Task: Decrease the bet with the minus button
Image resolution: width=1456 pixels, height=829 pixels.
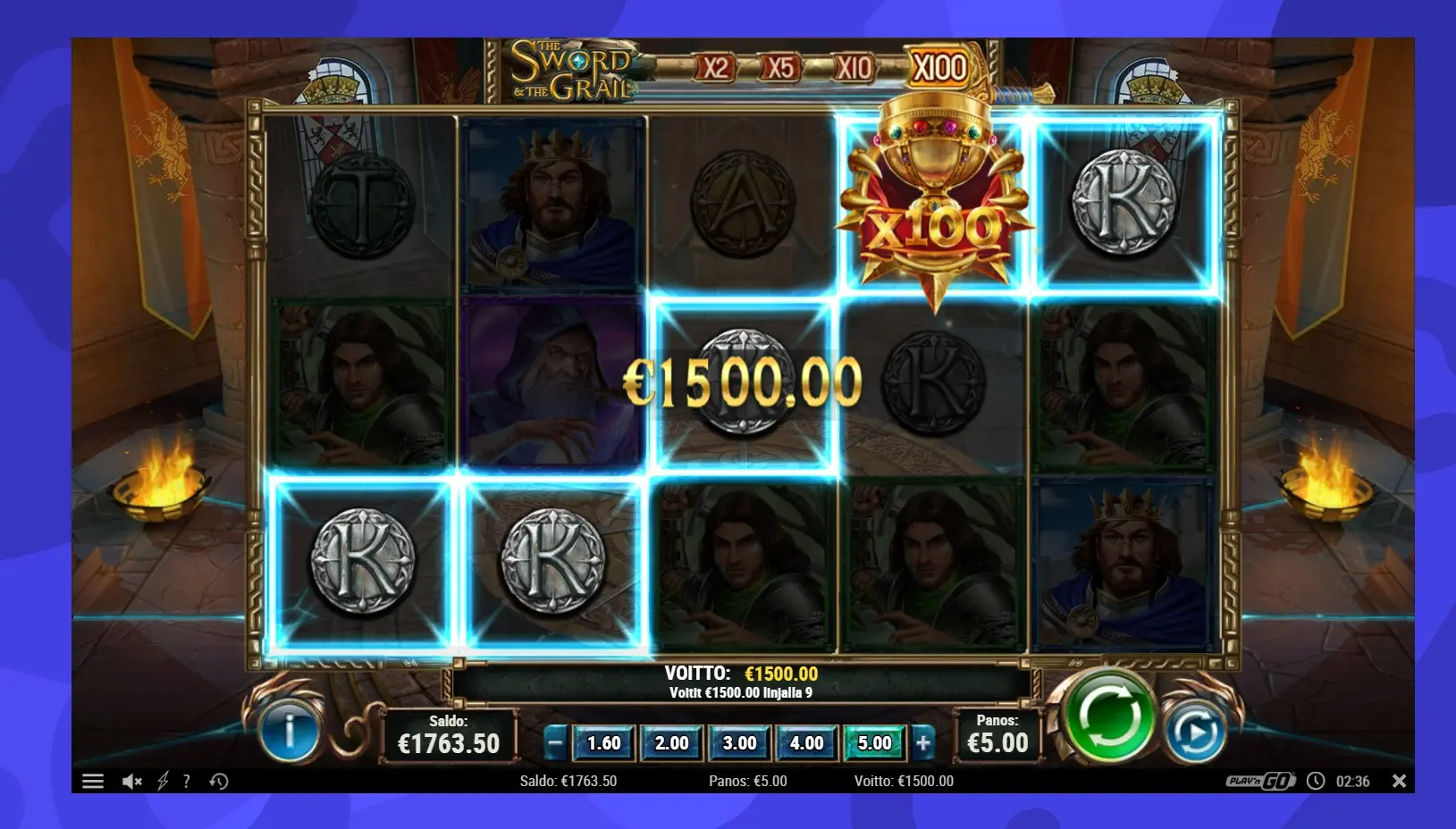Action: tap(555, 742)
